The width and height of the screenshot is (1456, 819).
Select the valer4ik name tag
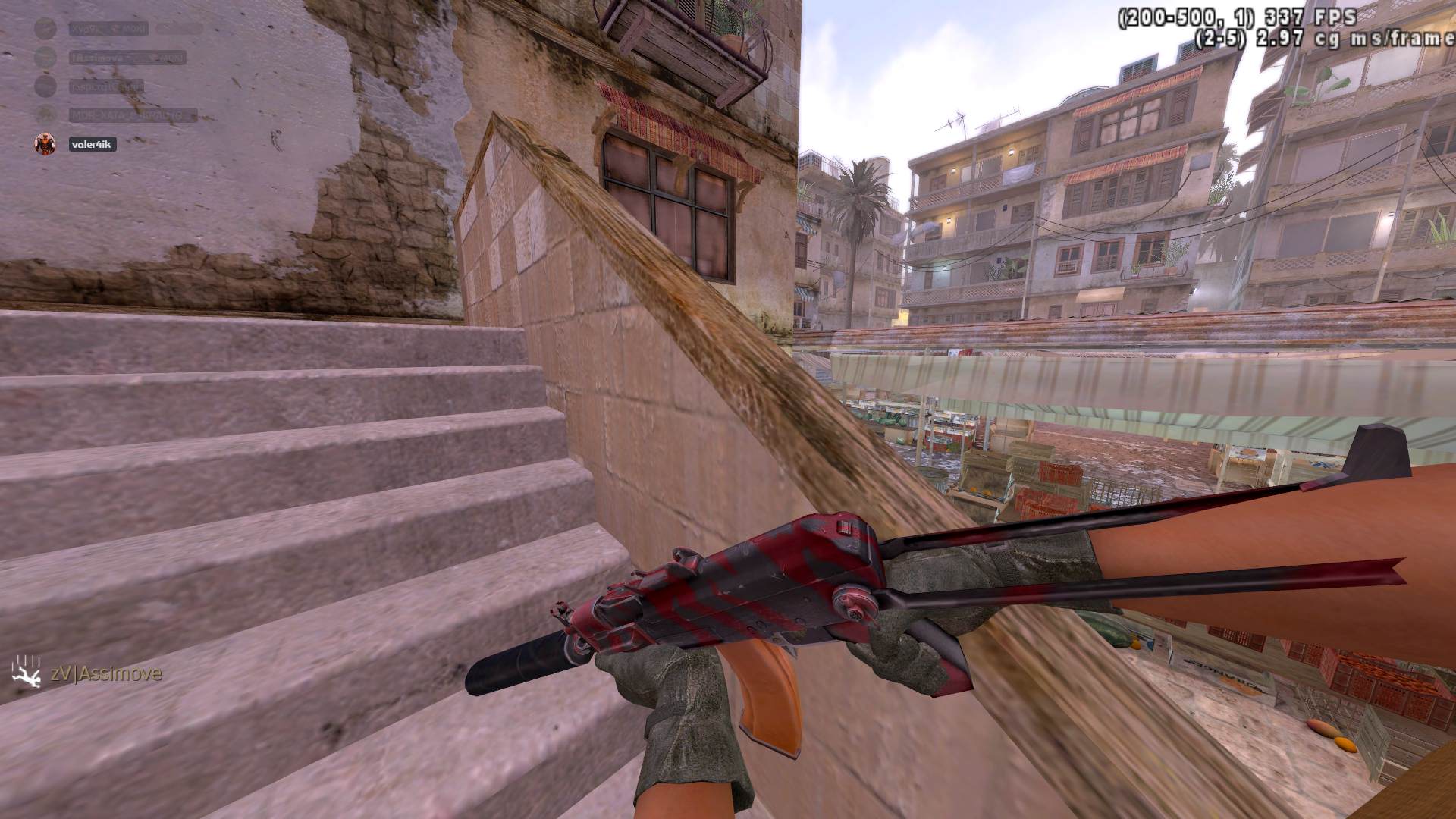click(x=91, y=144)
